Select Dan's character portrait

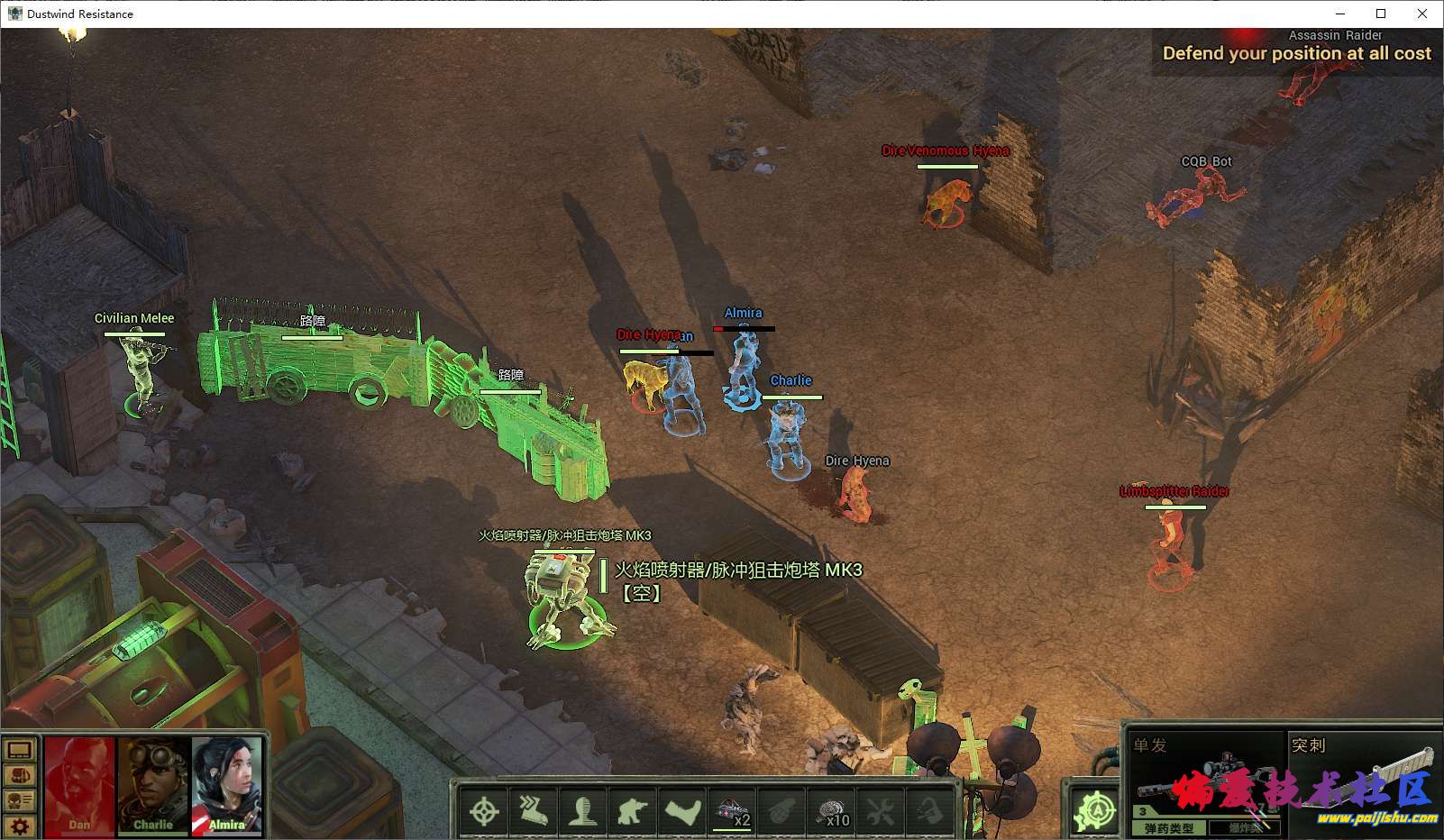79,786
